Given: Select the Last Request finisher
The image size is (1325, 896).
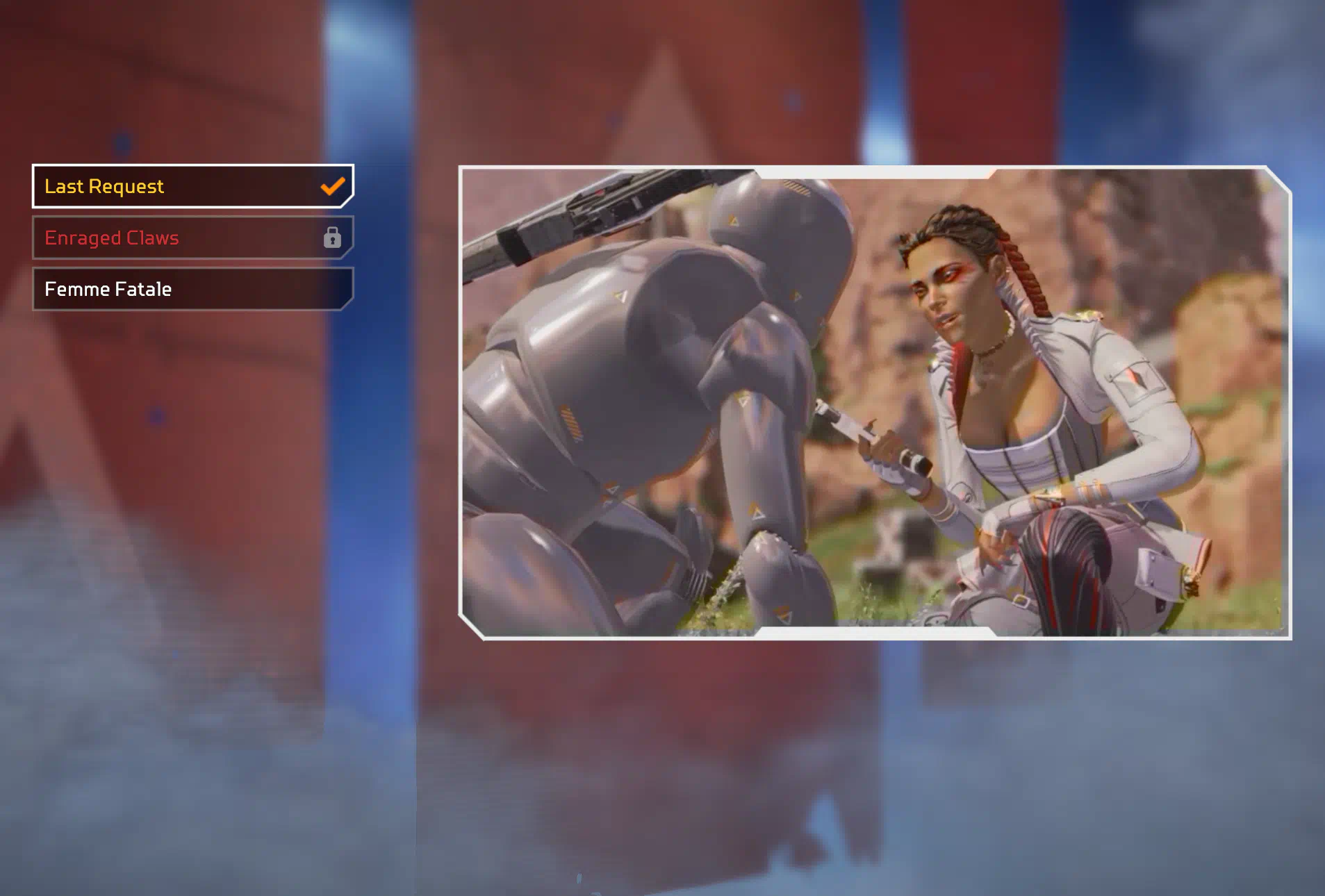Looking at the screenshot, I should 192,186.
